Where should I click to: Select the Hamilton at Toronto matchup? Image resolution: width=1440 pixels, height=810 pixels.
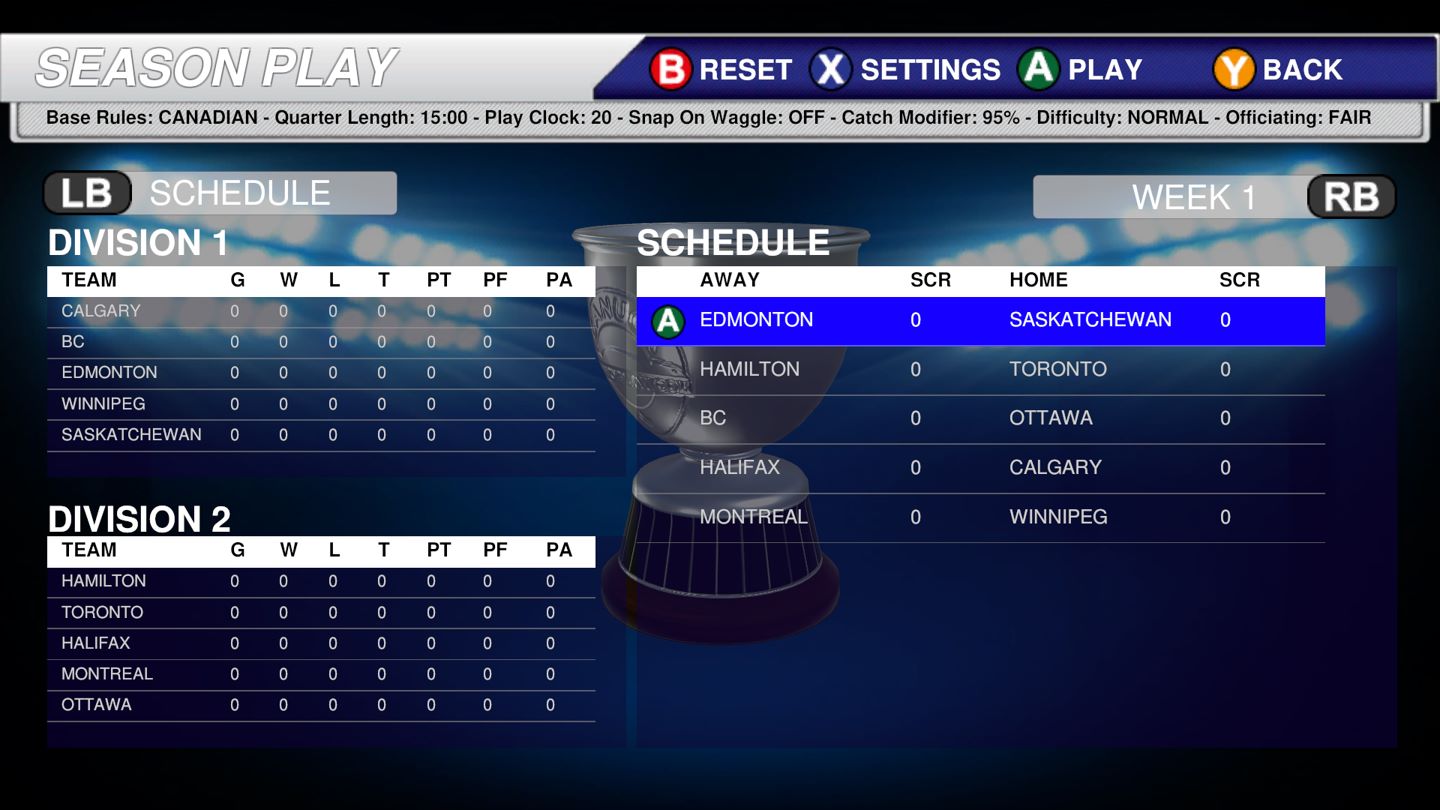980,370
